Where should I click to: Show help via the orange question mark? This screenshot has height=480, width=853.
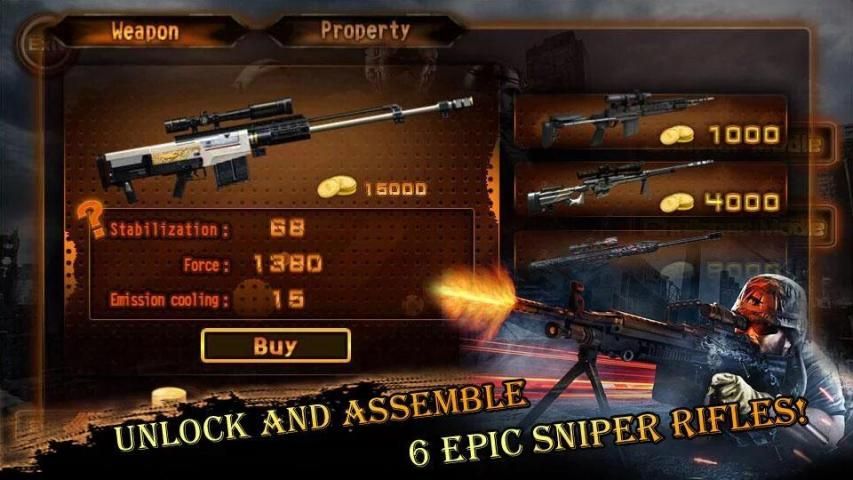point(92,218)
